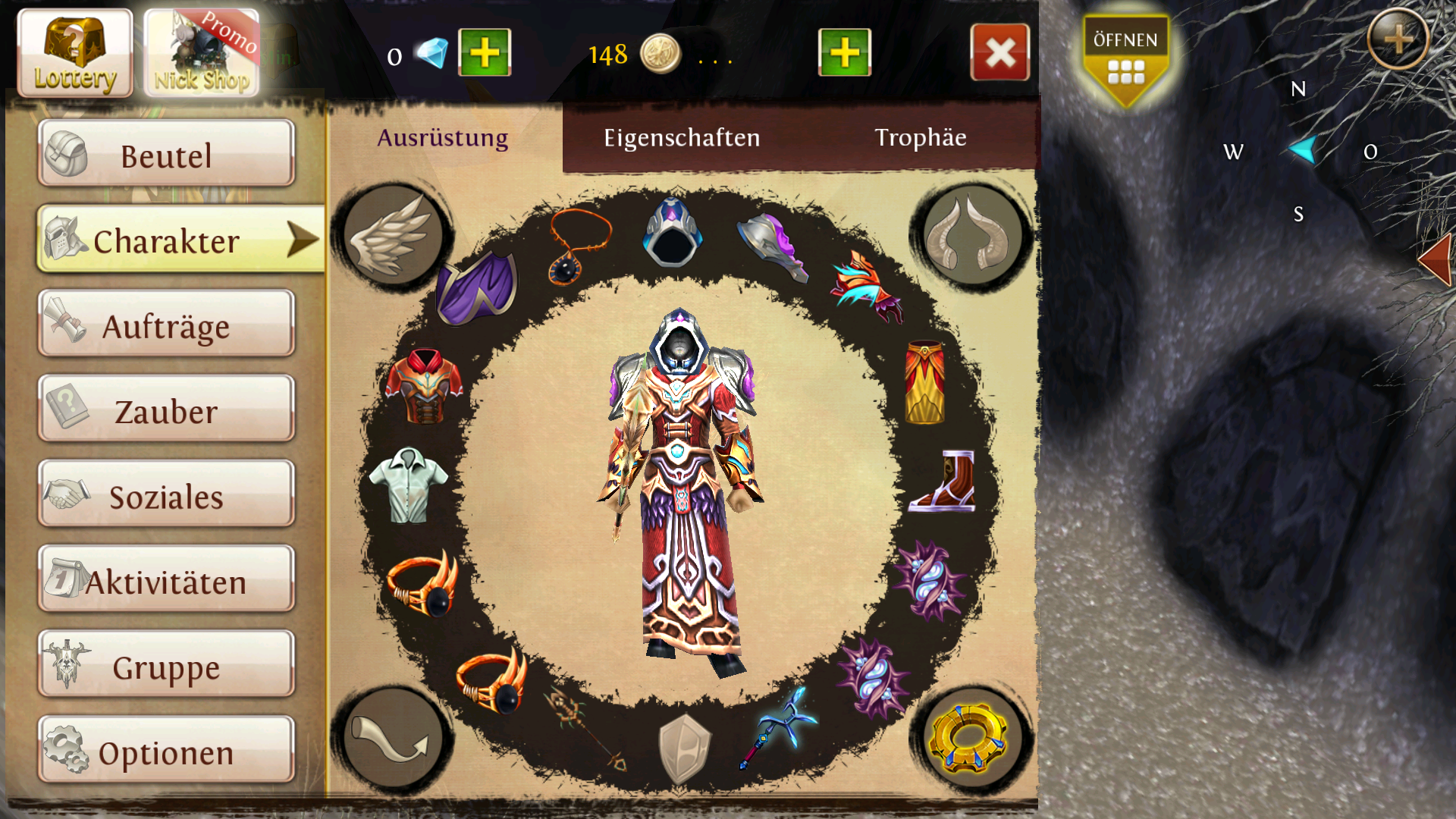Switch to the Eigenschaften tab
The image size is (1456, 819).
pos(681,137)
